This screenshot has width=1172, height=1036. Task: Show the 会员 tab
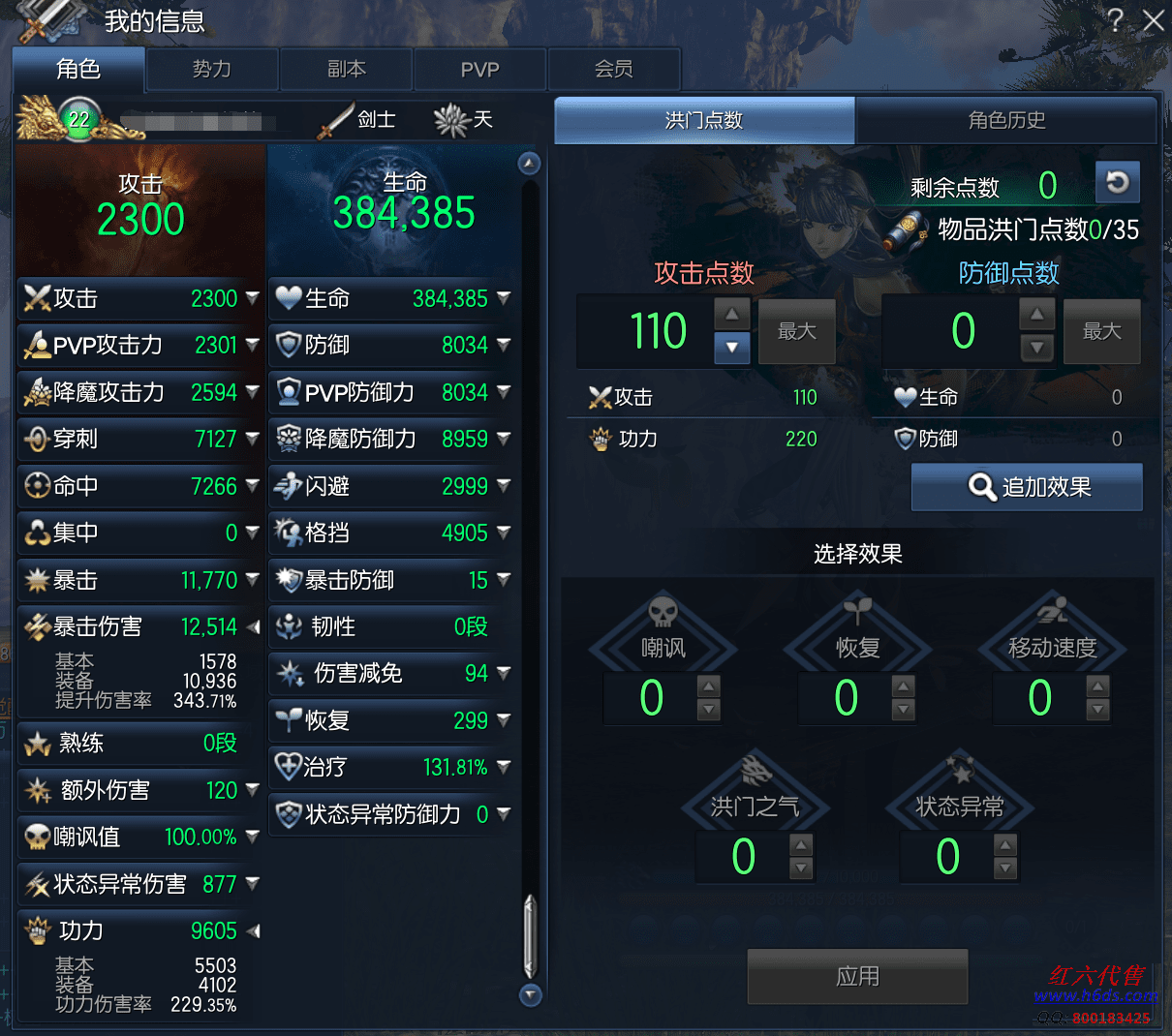click(x=613, y=70)
